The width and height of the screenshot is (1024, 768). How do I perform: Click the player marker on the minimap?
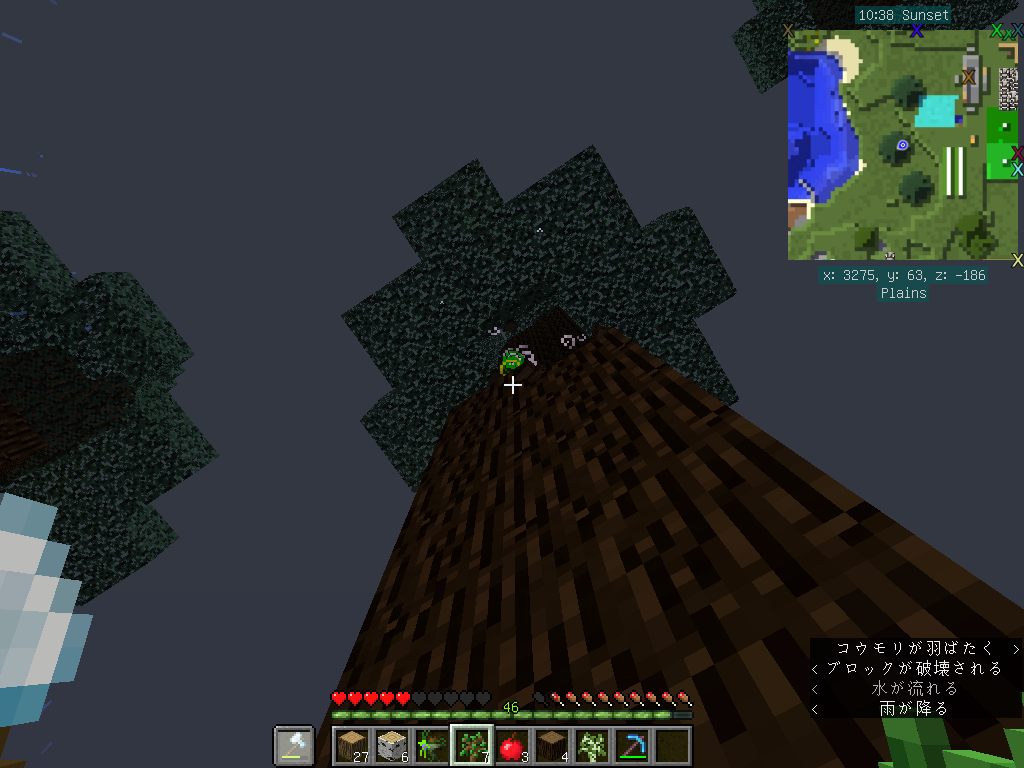pos(902,145)
